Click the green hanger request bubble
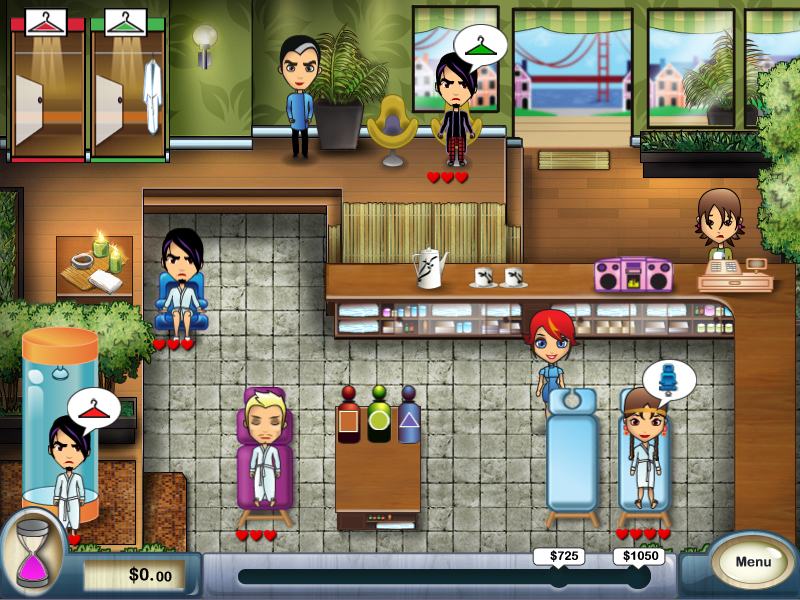Screen dimensions: 800x600 pos(481,44)
